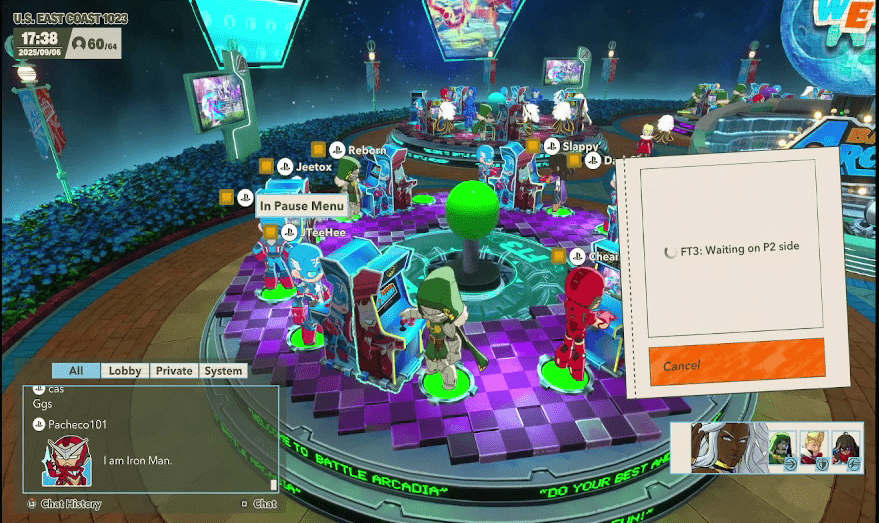Click the chat log scrollbar
This screenshot has height=523, width=879.
273,484
